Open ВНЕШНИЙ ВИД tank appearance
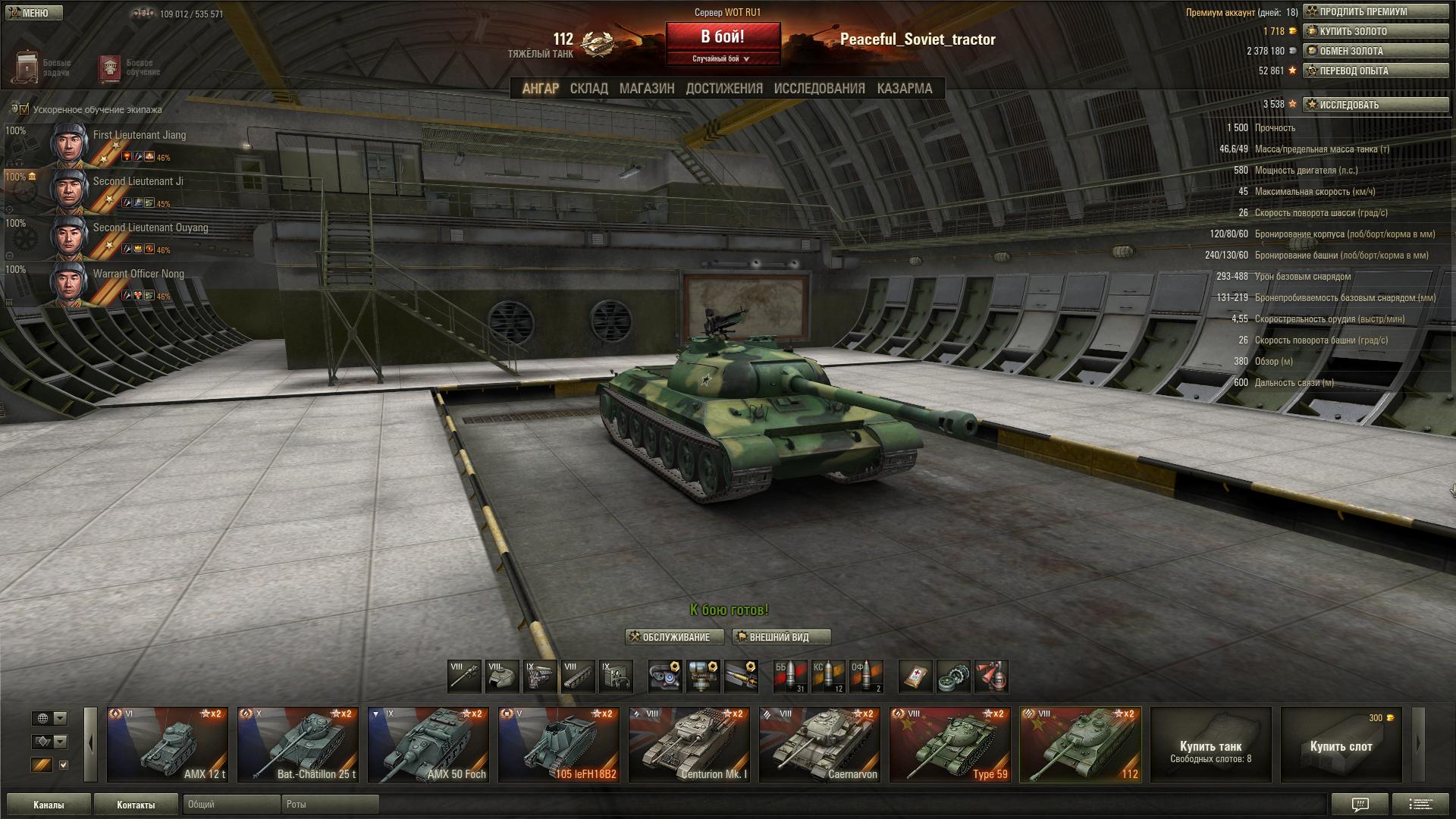The image size is (1456, 819). pos(781,637)
